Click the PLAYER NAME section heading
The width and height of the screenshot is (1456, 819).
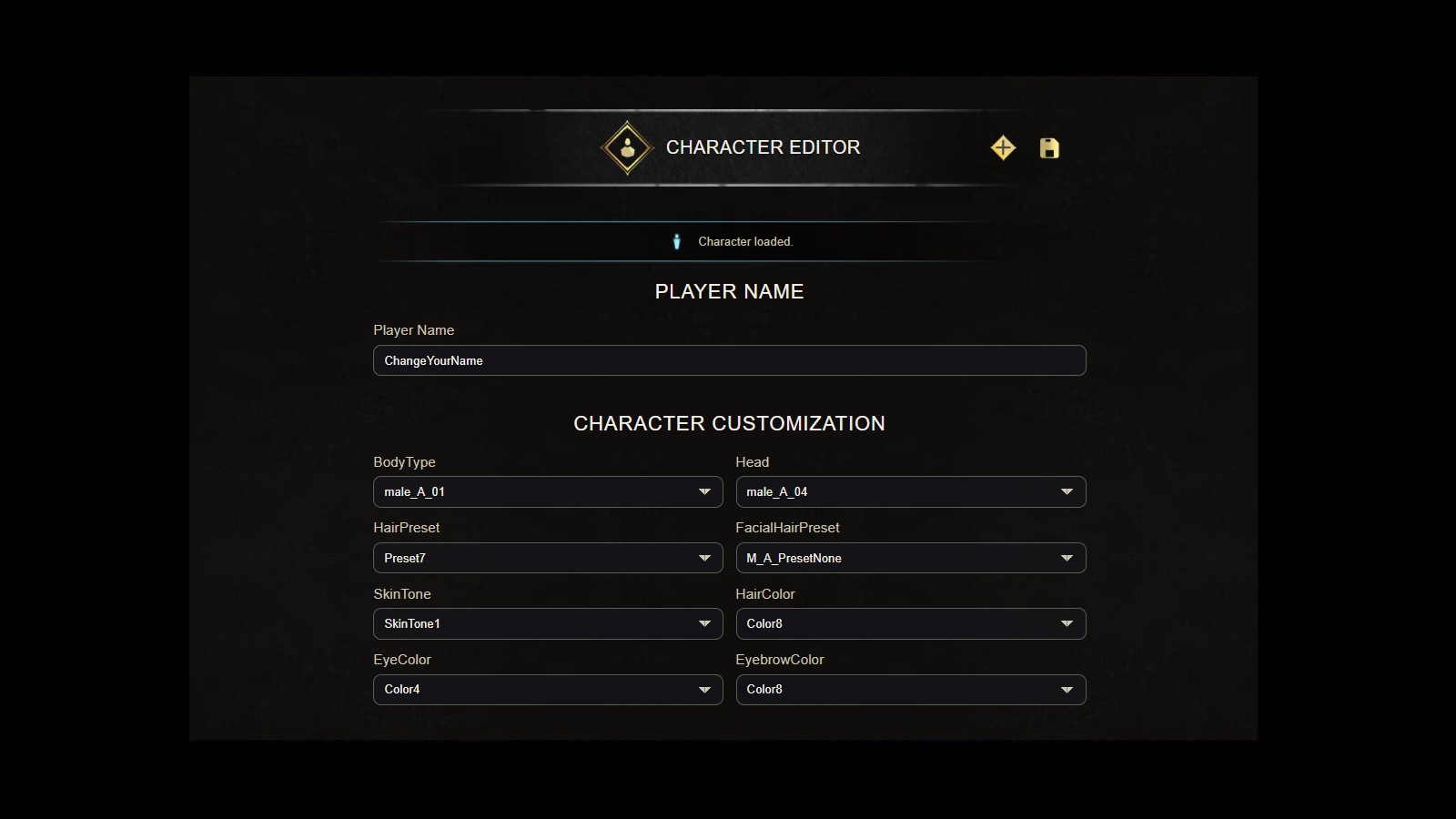[728, 291]
